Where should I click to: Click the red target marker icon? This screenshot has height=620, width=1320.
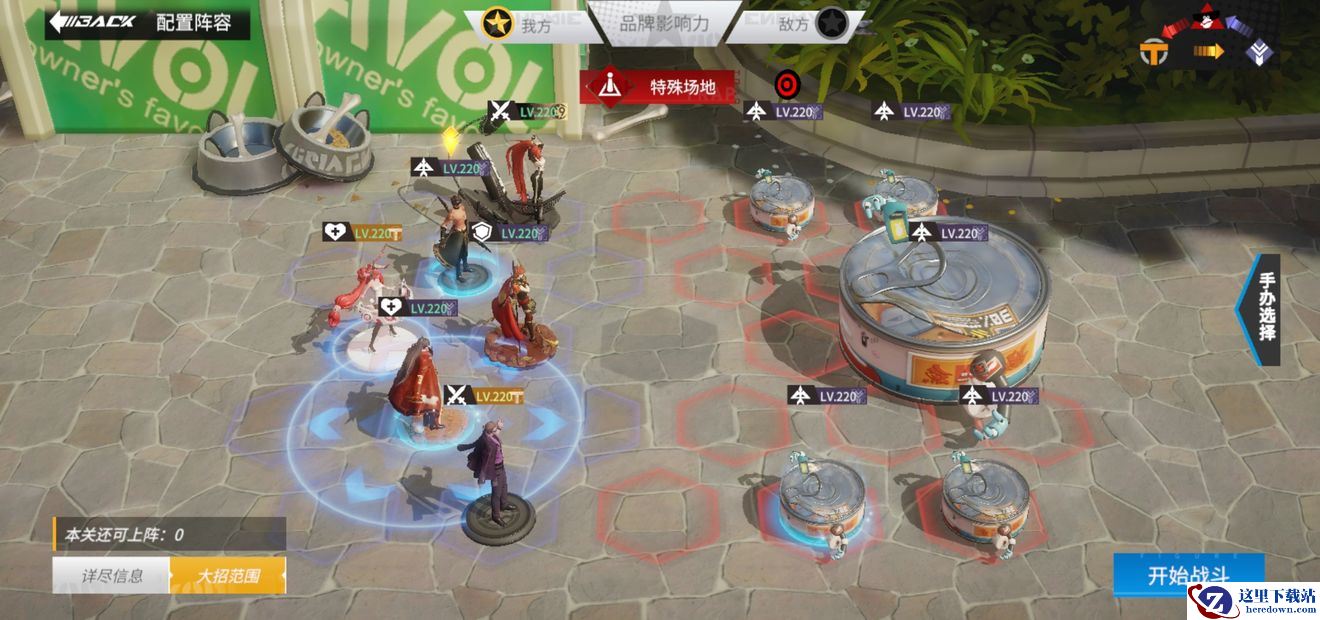787,83
